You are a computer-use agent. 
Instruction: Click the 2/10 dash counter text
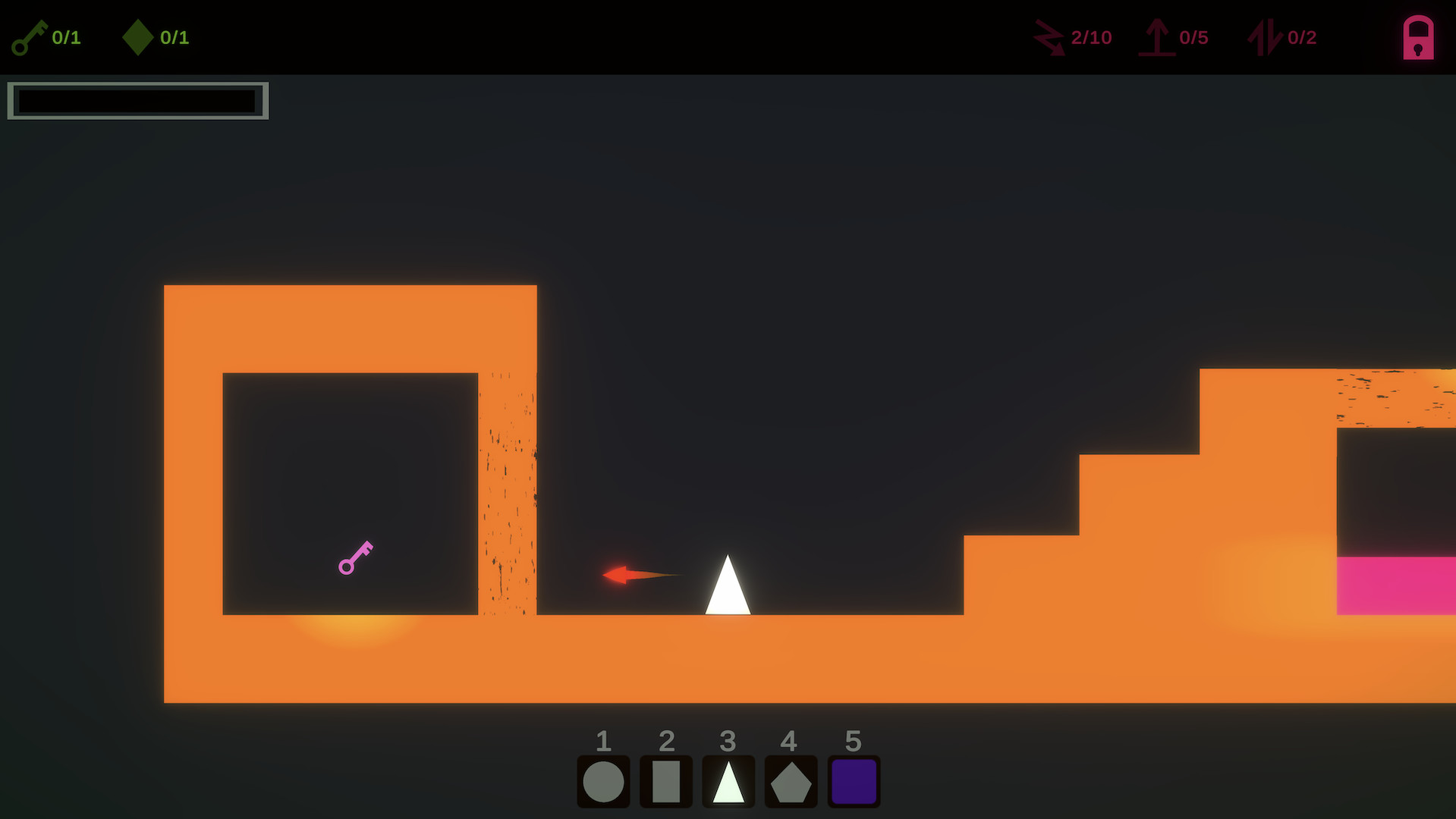(1091, 36)
